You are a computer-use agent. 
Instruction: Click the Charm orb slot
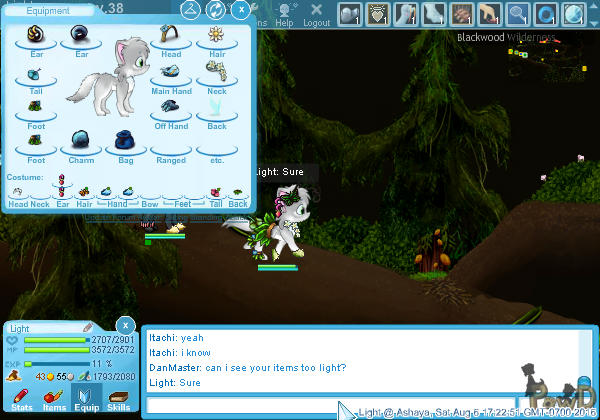pyautogui.click(x=81, y=141)
